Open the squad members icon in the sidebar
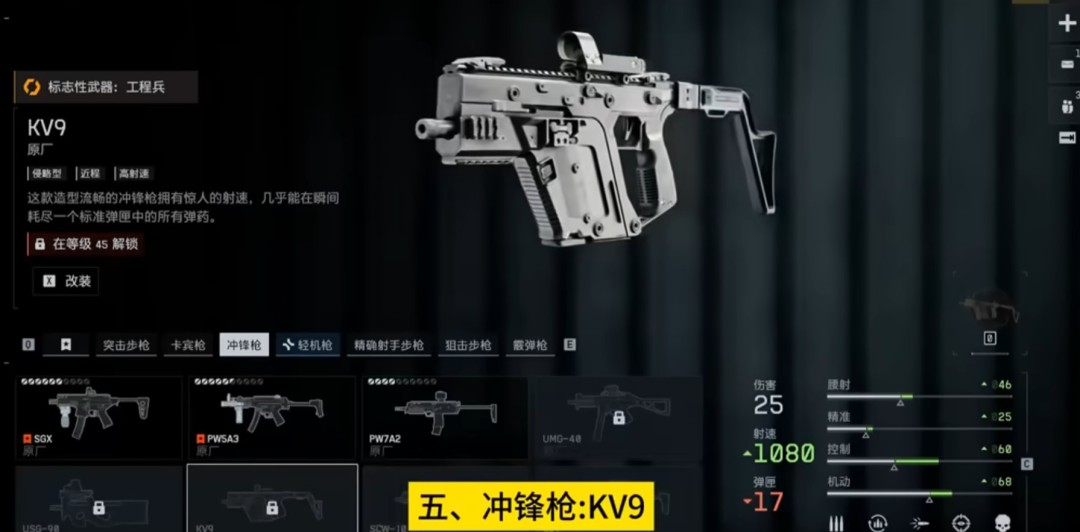The image size is (1080, 532). click(x=1066, y=106)
